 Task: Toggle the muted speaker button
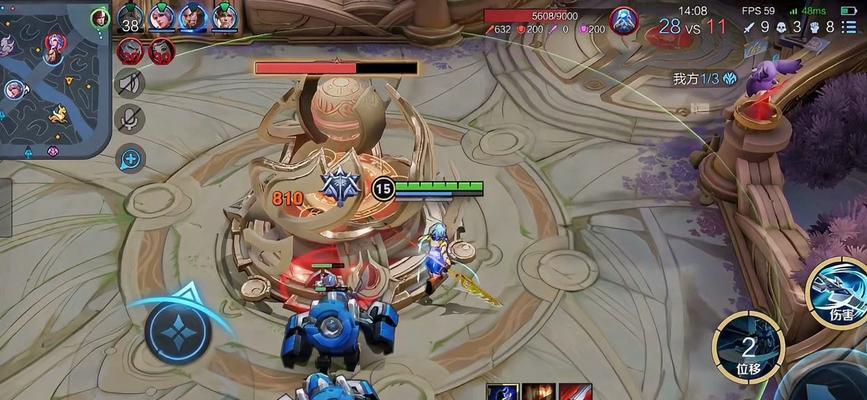130,82
